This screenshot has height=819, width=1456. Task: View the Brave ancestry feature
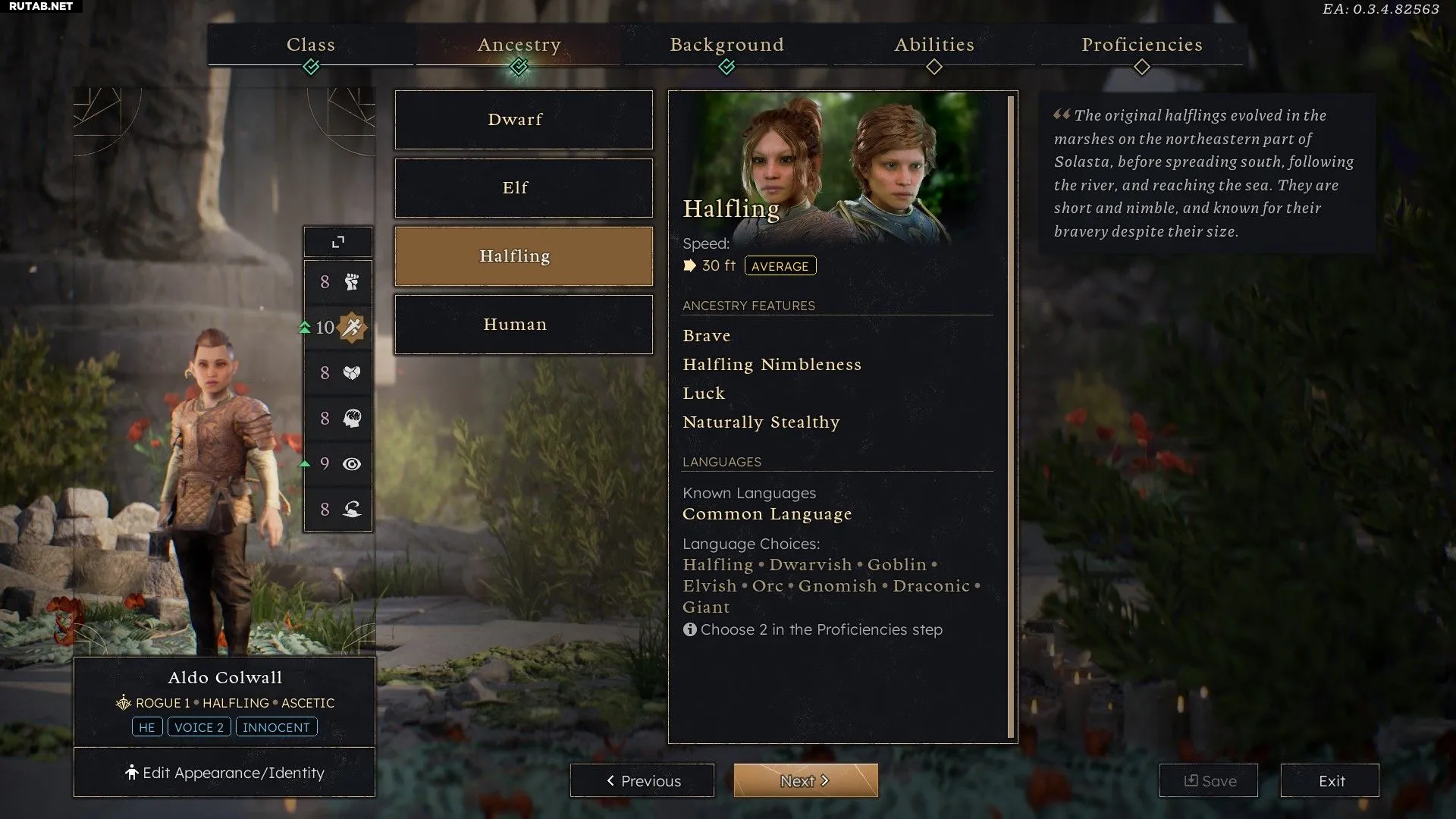707,336
